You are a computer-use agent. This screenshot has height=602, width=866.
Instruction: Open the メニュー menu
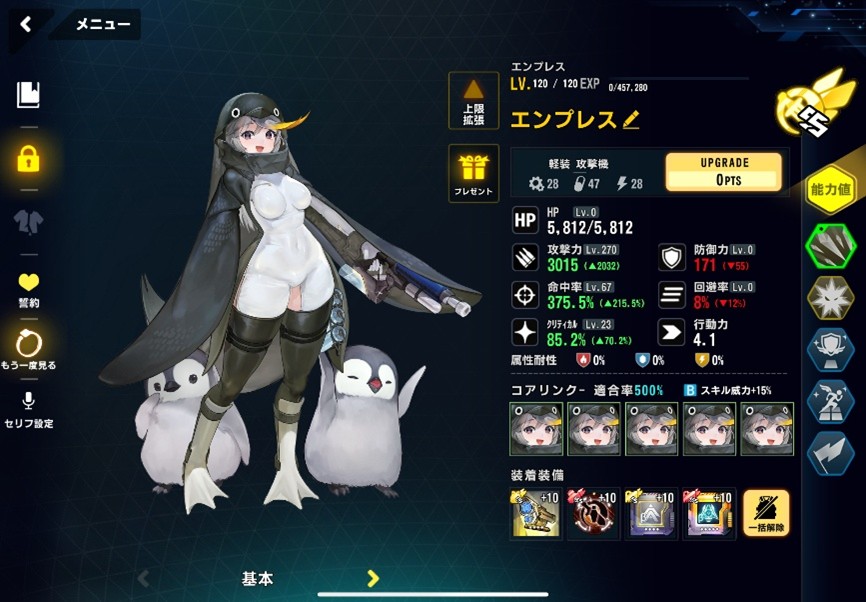[x=103, y=25]
